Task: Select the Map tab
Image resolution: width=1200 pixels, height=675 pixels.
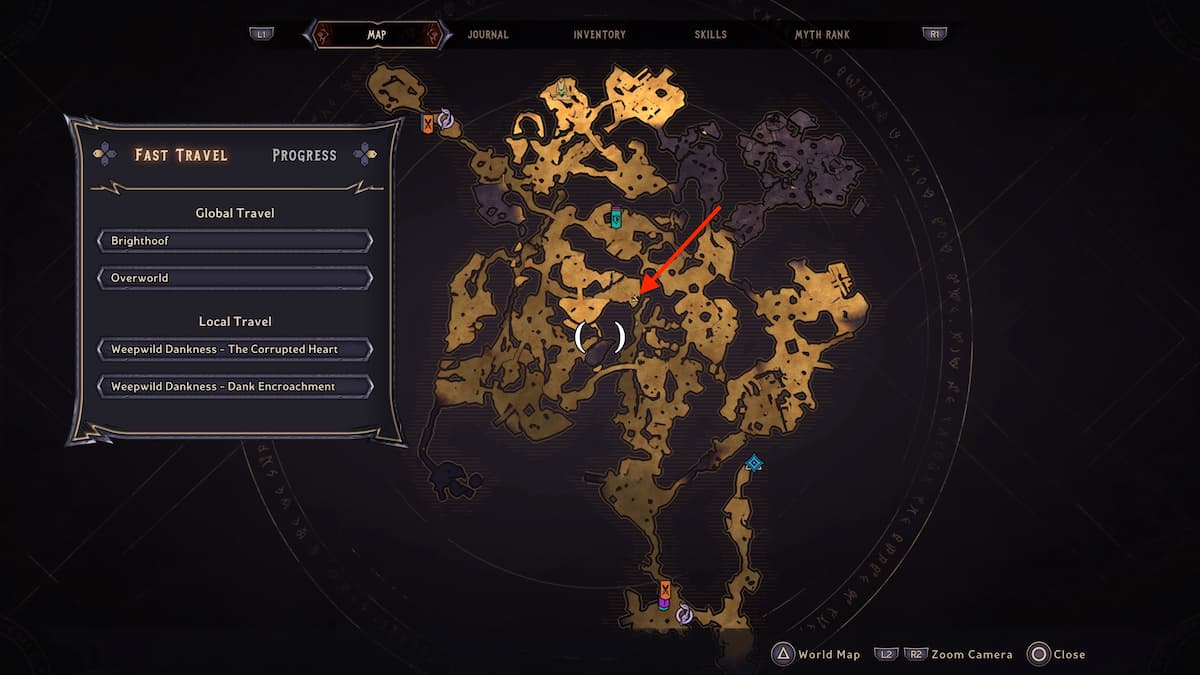Action: coord(377,34)
